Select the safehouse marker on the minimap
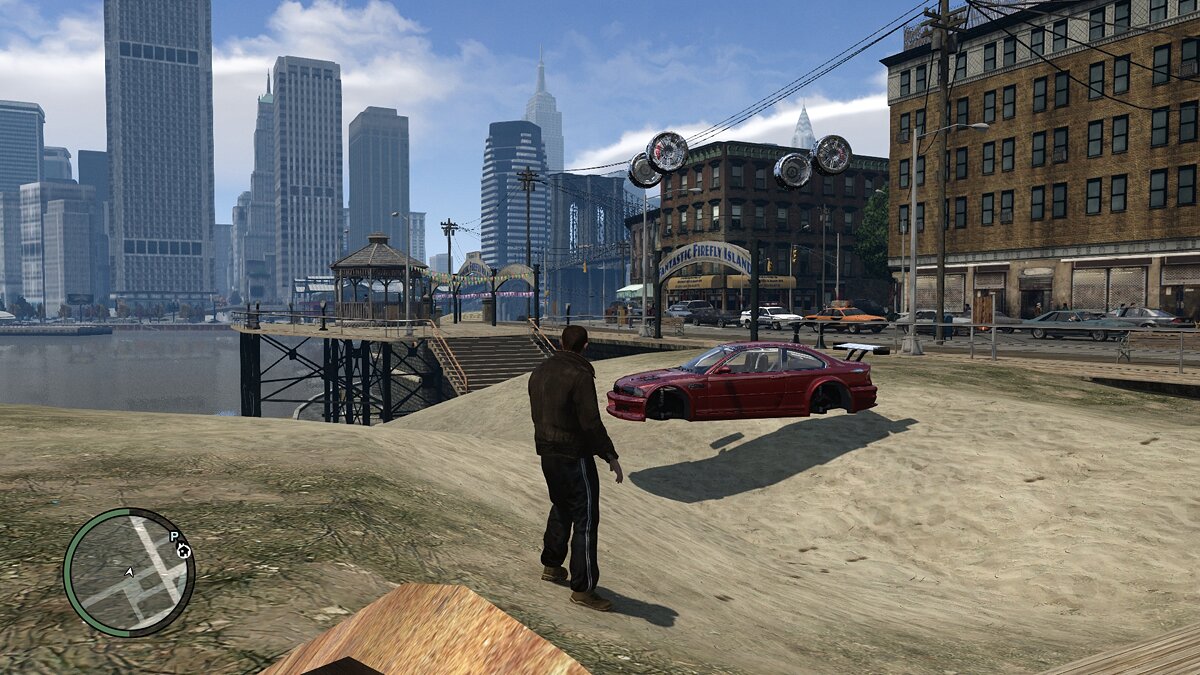Screen dimensions: 1200x675 point(184,551)
